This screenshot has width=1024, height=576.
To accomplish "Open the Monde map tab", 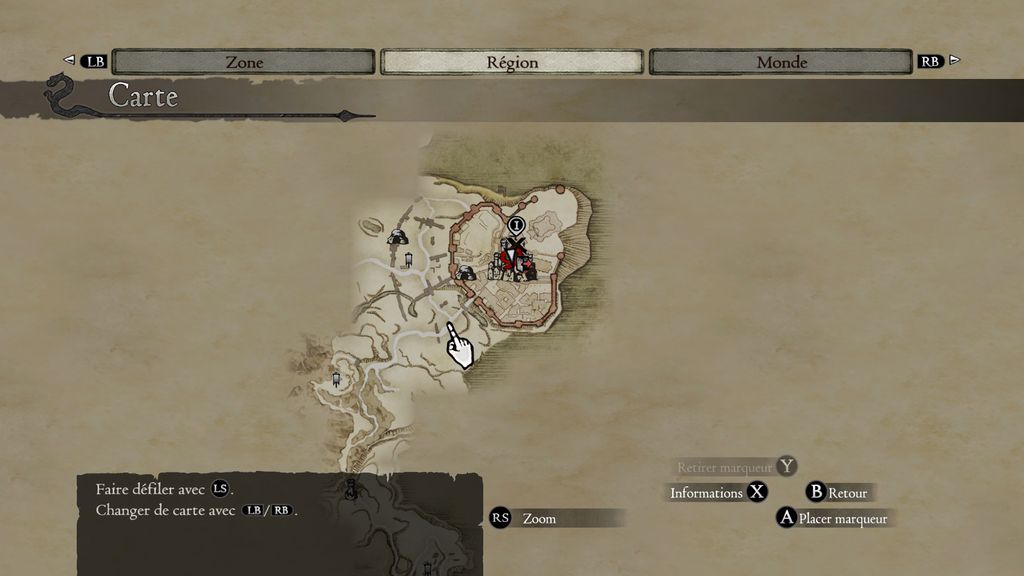I will [x=782, y=62].
